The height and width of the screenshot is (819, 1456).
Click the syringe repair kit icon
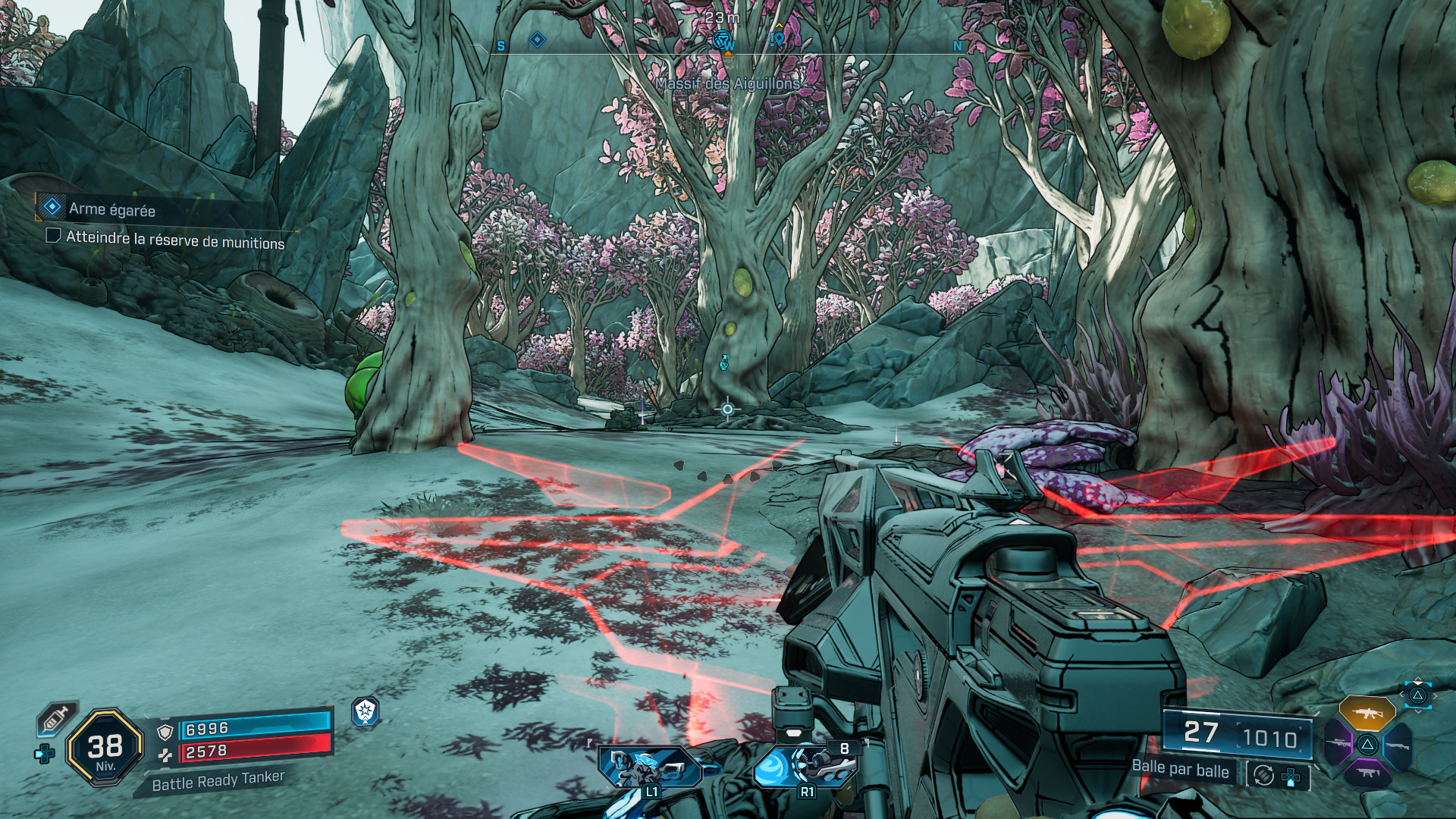56,718
